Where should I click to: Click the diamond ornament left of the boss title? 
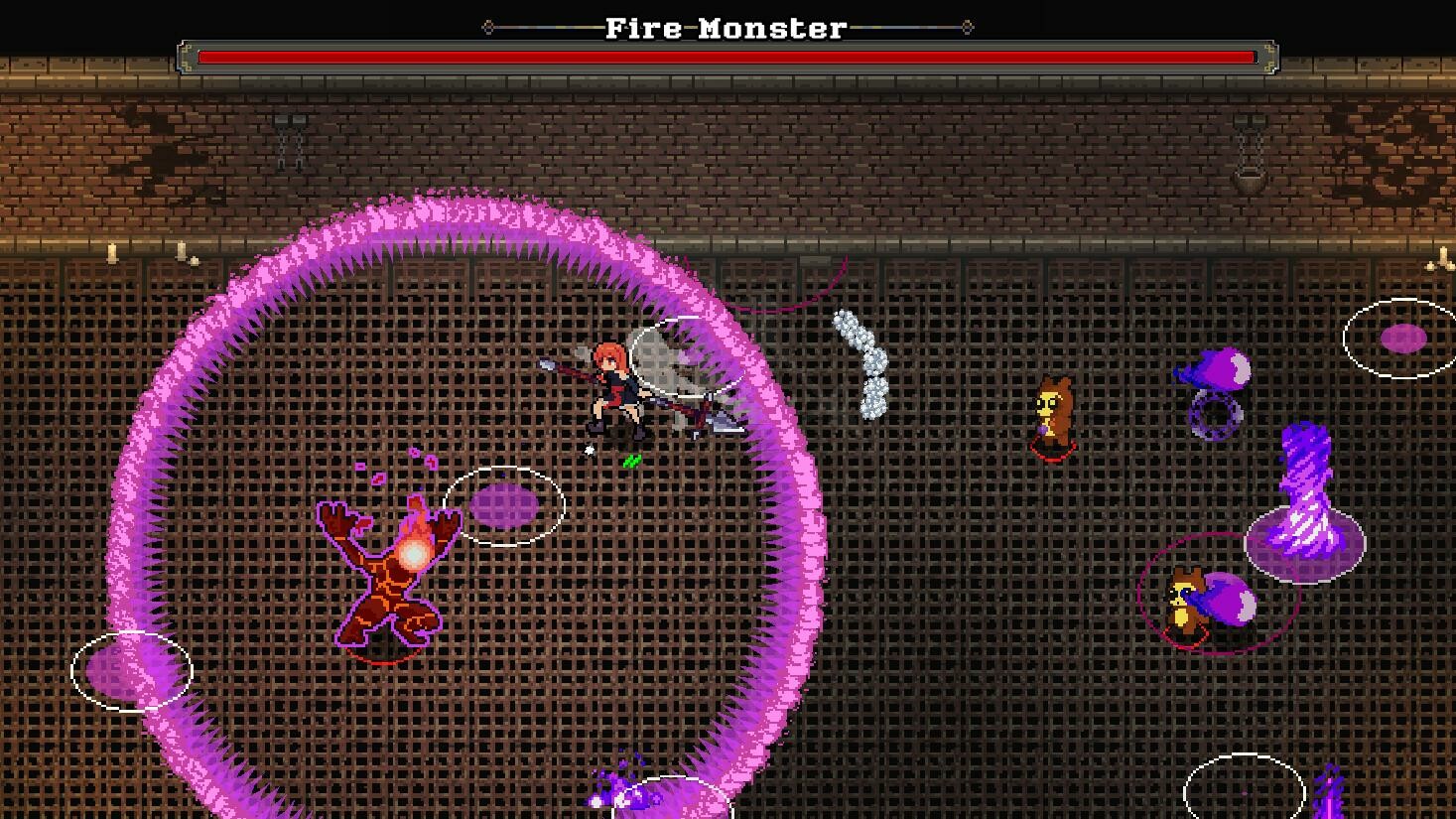487,29
